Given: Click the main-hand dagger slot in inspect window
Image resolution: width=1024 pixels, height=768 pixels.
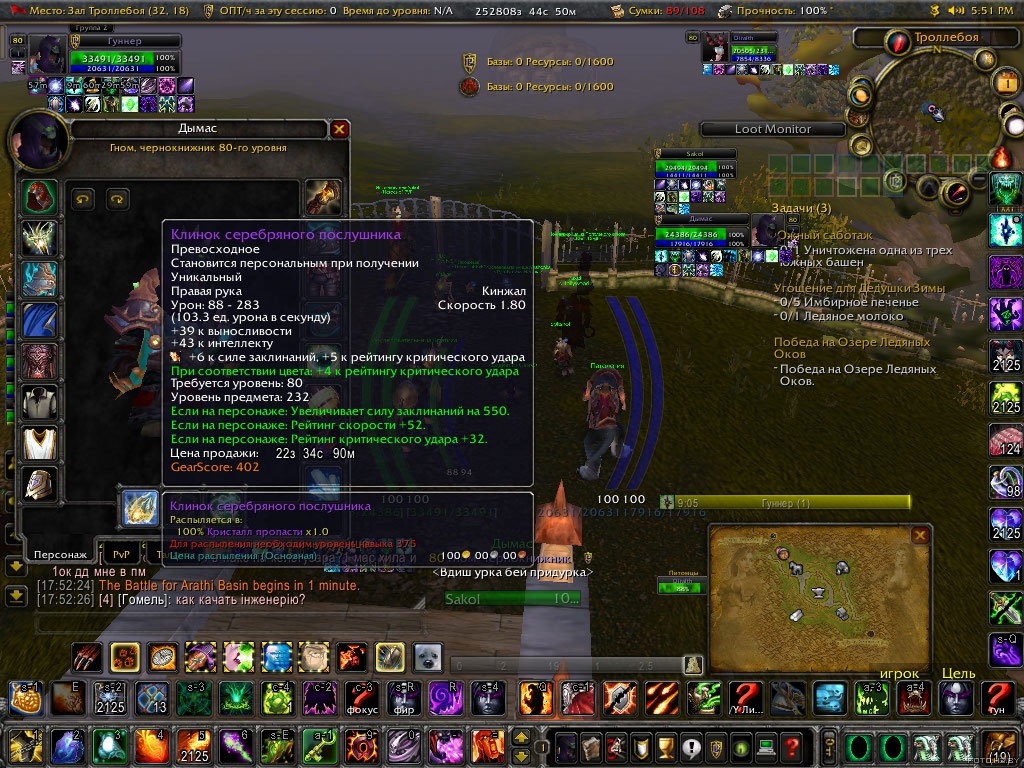Looking at the screenshot, I should tap(139, 508).
